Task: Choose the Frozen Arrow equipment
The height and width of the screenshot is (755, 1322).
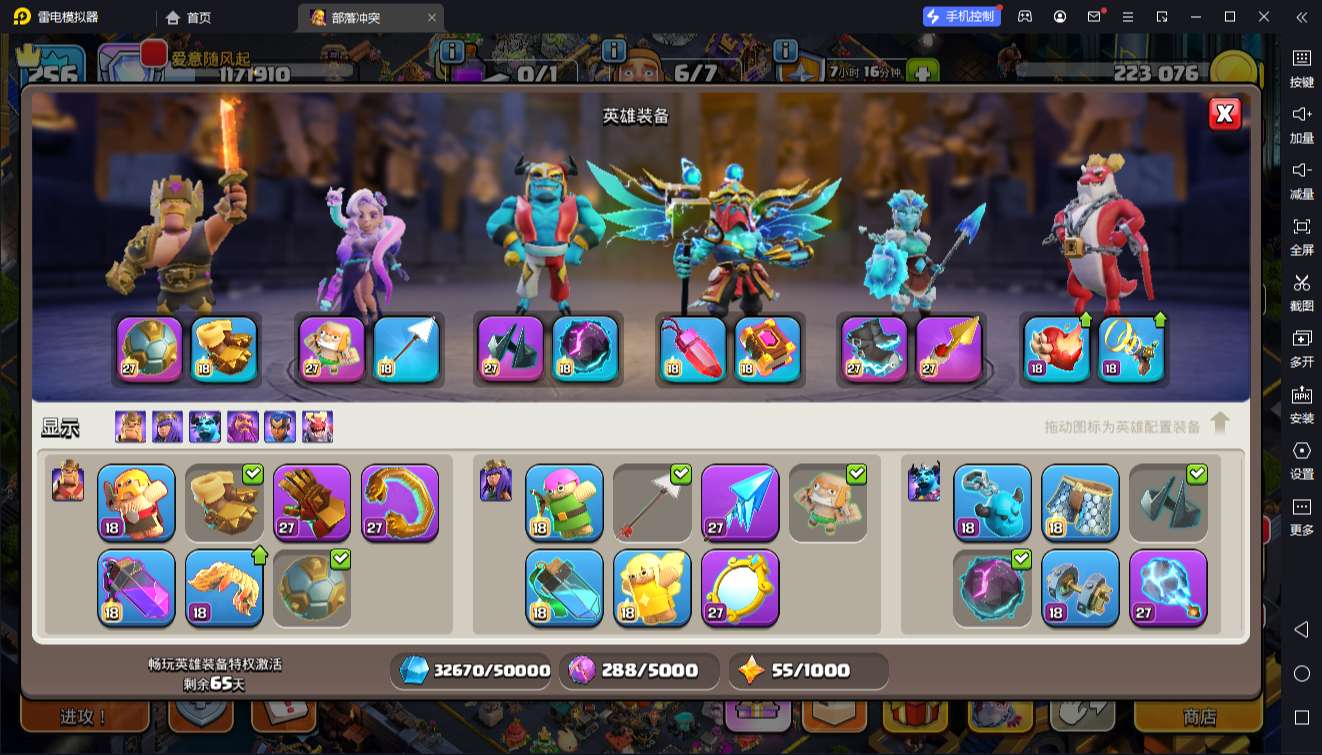Action: pyautogui.click(x=740, y=502)
